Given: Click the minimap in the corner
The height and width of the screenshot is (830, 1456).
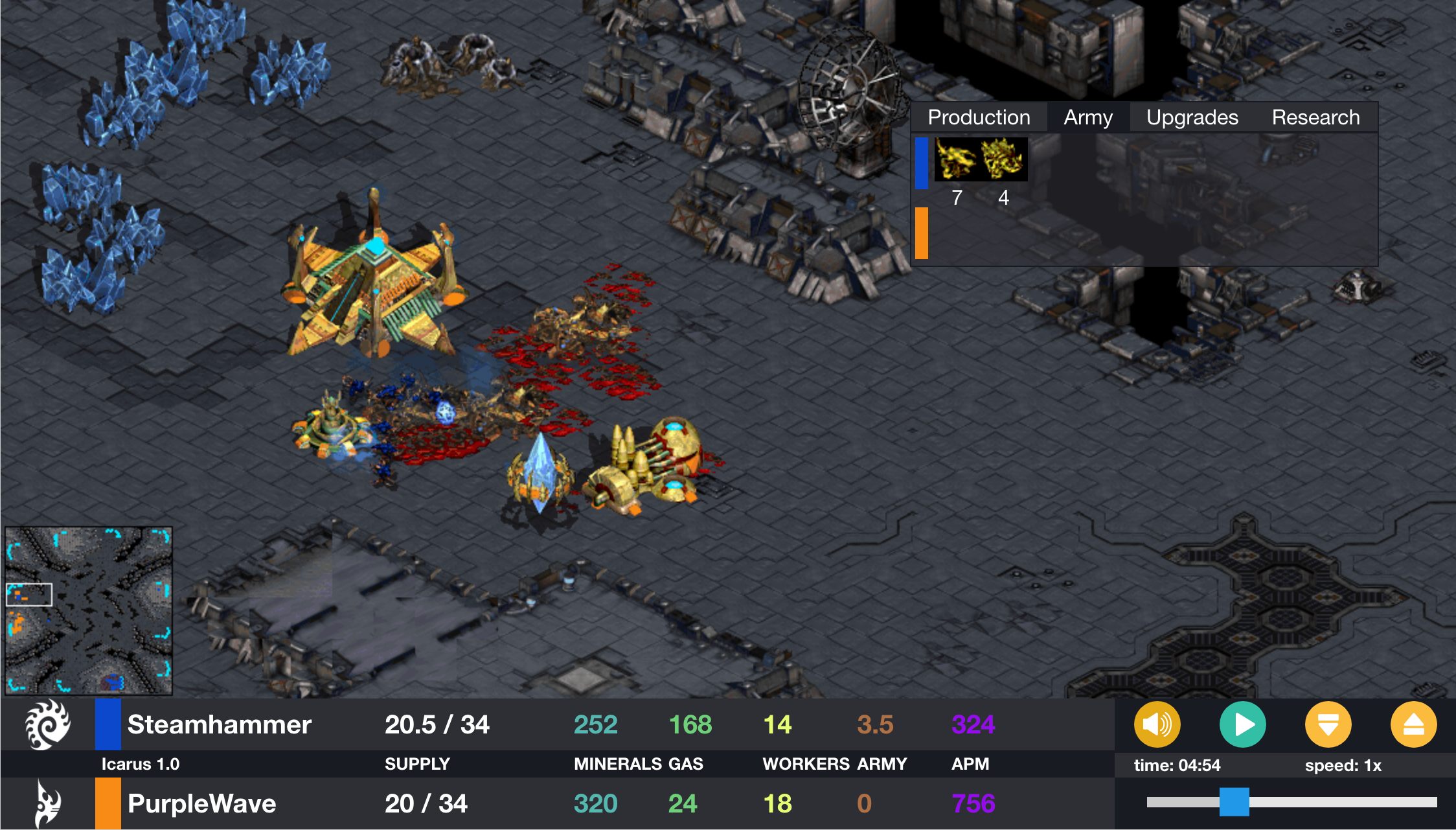Looking at the screenshot, I should [89, 610].
